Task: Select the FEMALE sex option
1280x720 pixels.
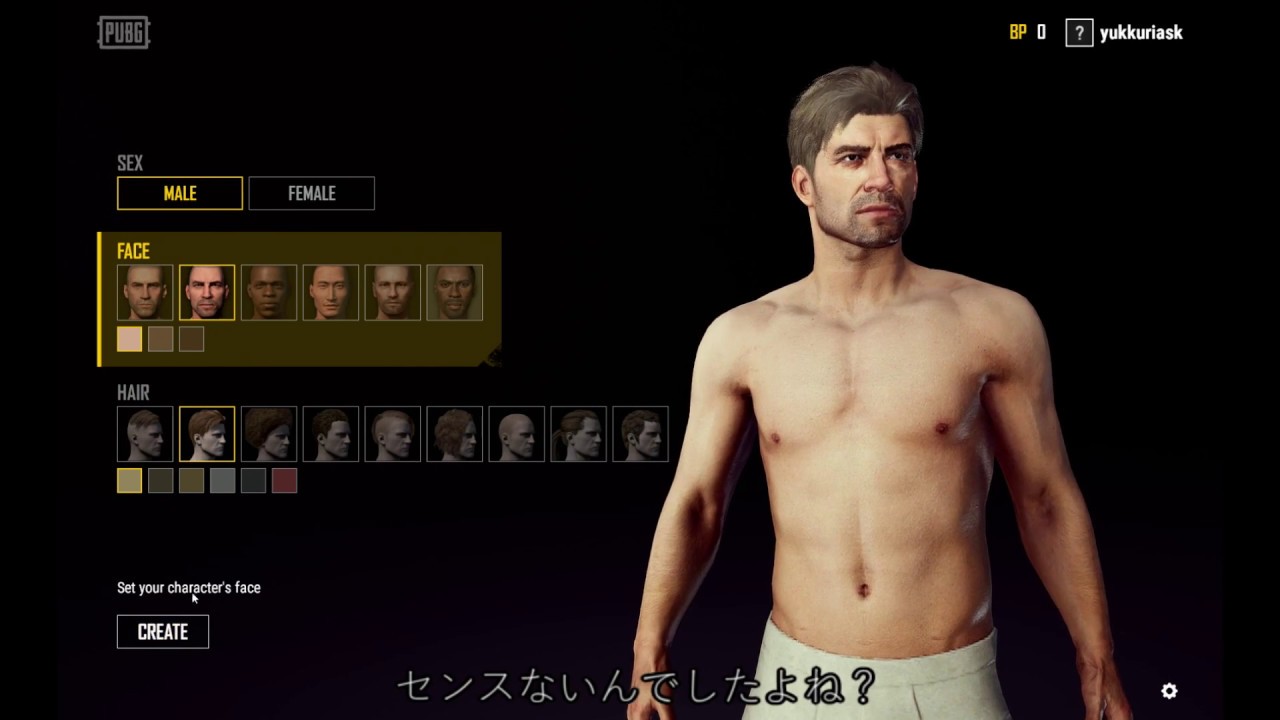Action: tap(311, 193)
